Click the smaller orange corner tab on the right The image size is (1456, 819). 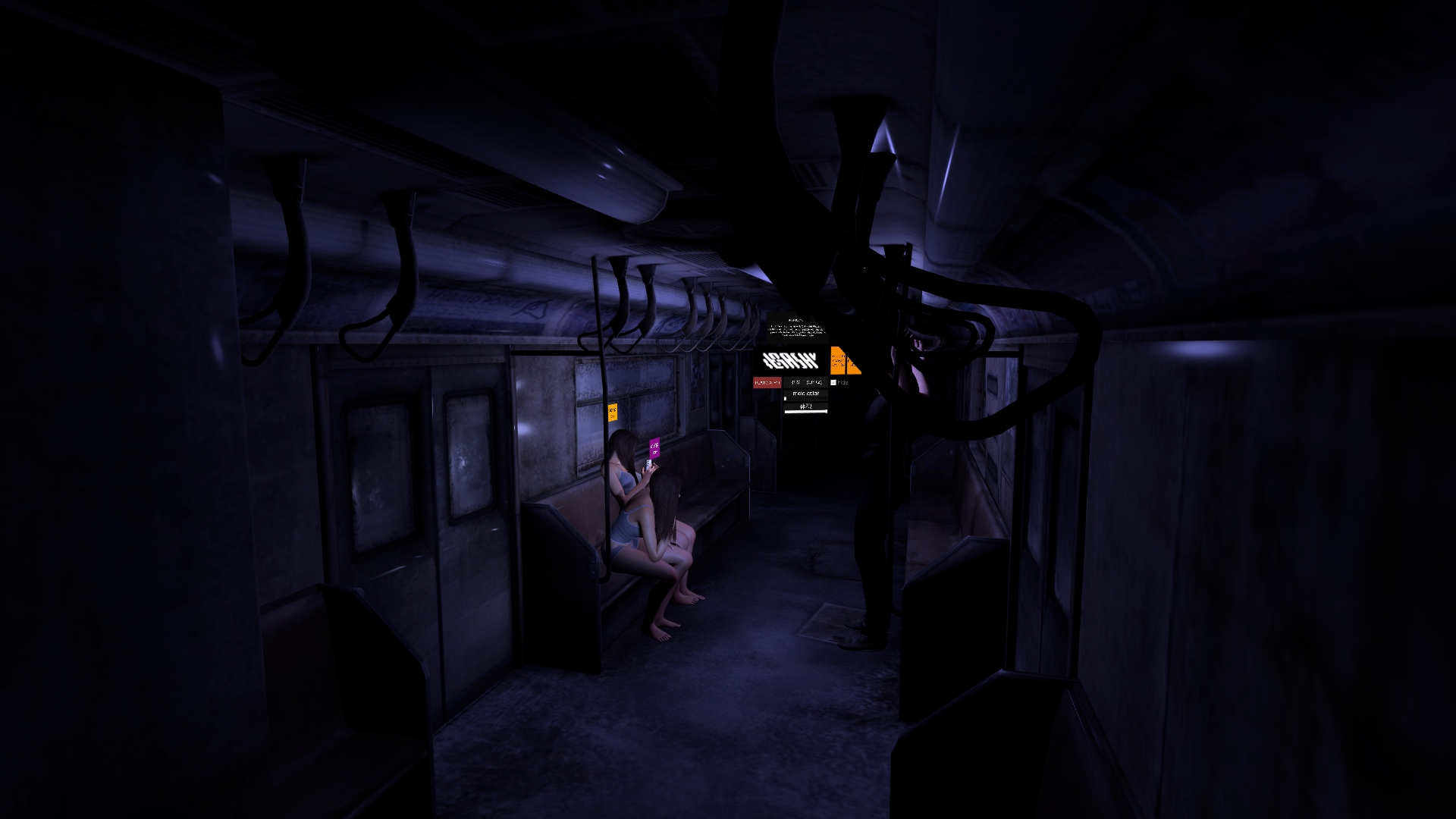(853, 365)
